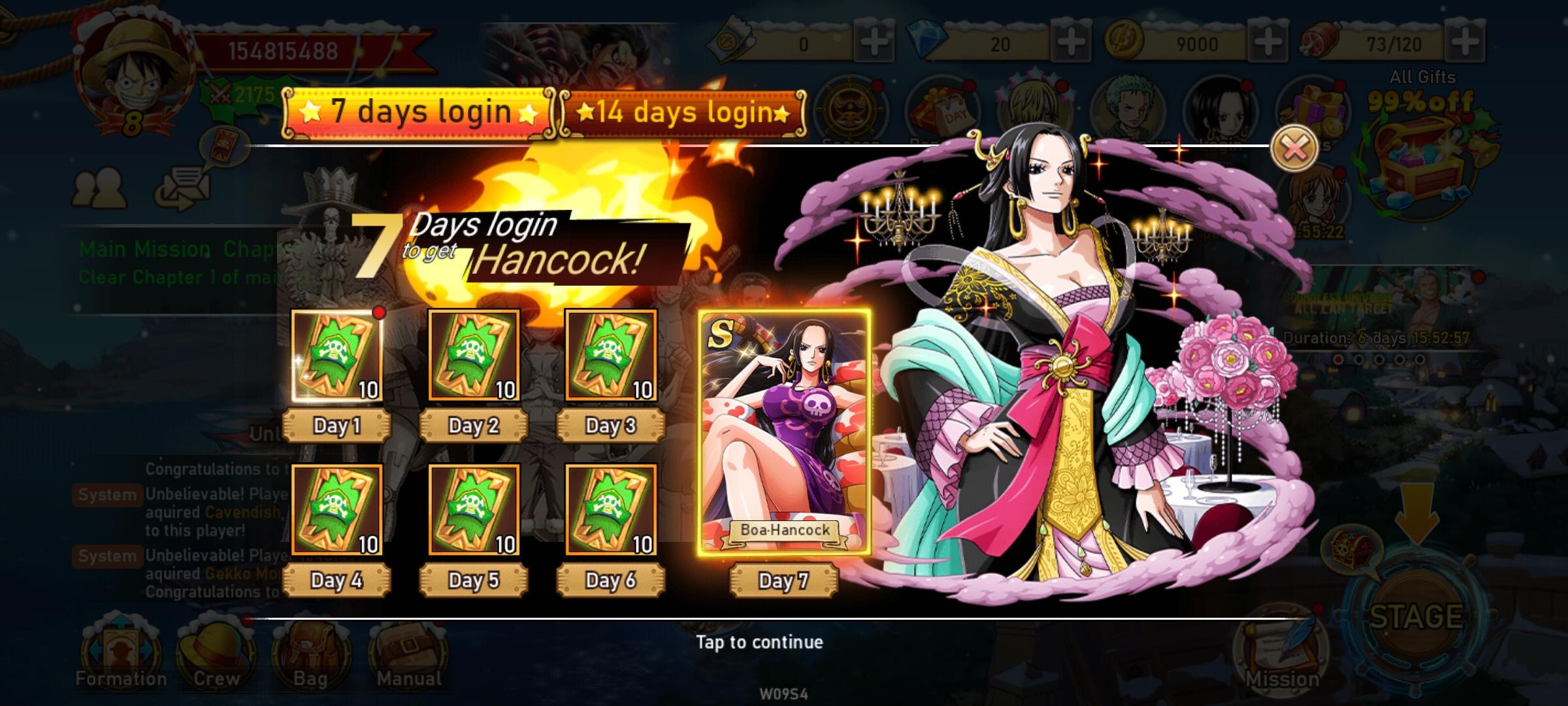Open the 99% off All Gifts chest
1568x706 pixels.
point(1421,150)
